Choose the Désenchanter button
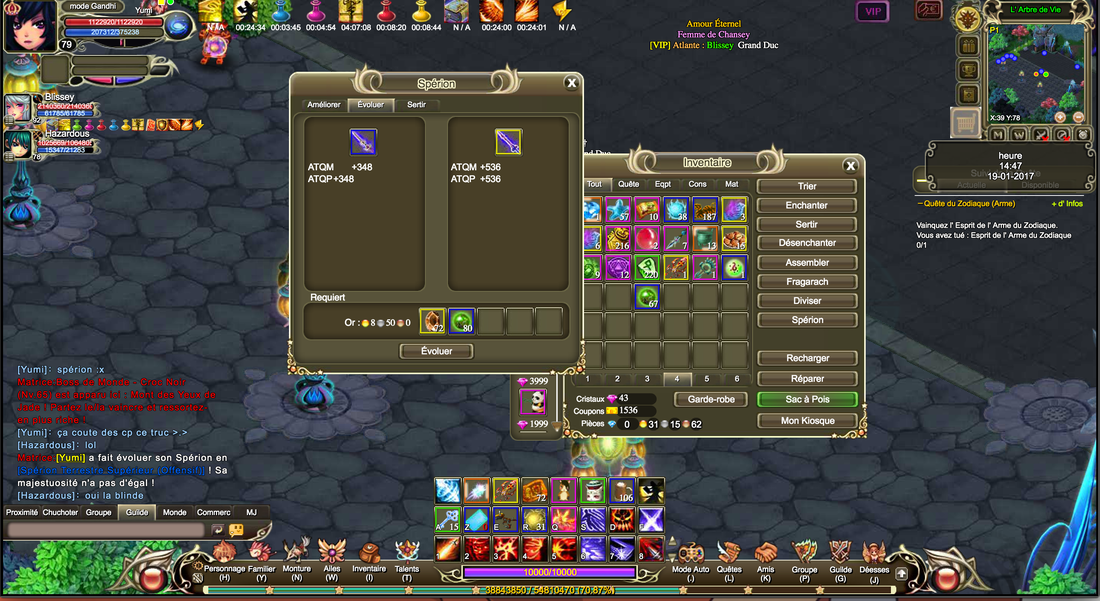Image resolution: width=1100 pixels, height=601 pixels. [x=806, y=243]
